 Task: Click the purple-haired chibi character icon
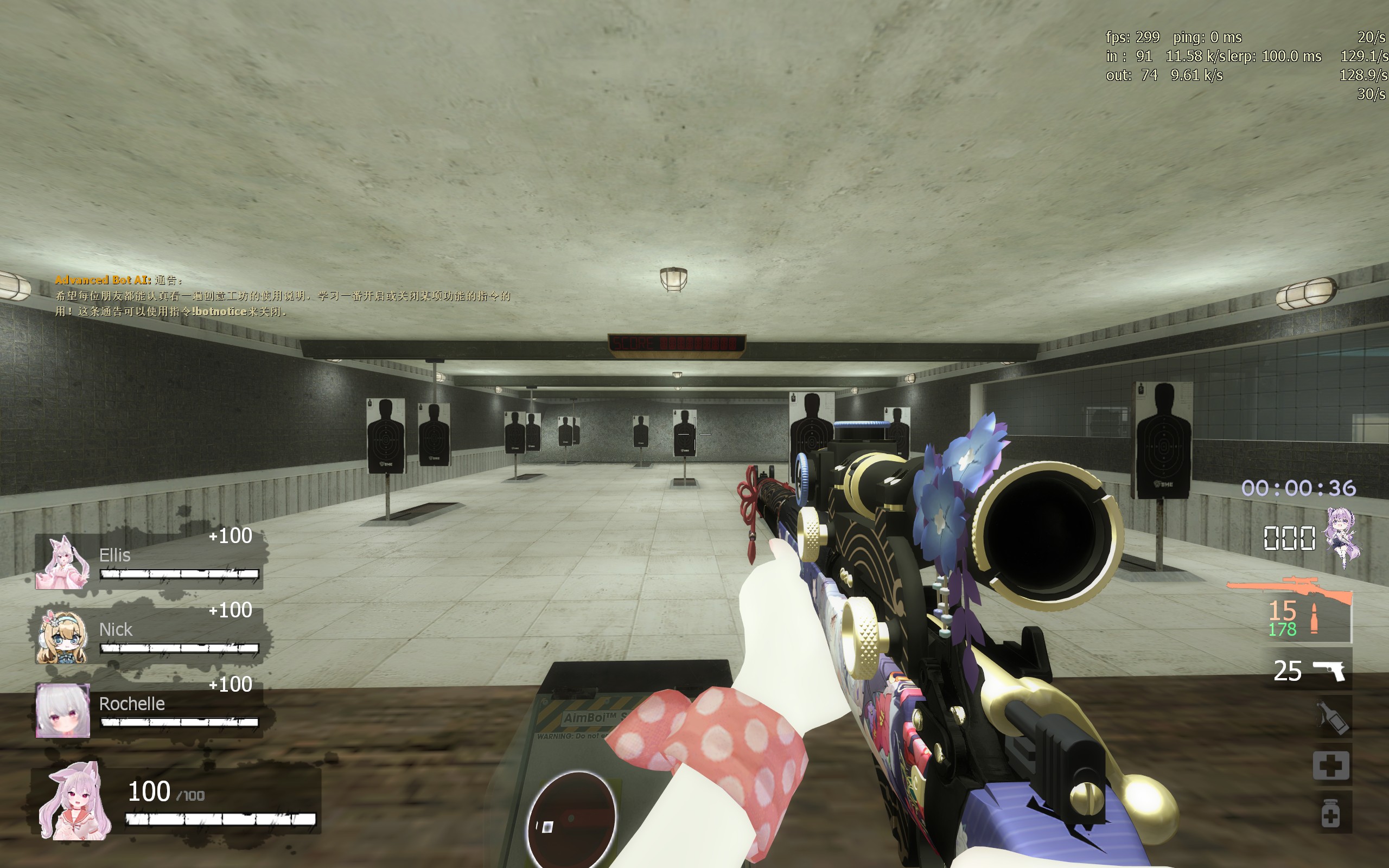pyautogui.click(x=1342, y=537)
